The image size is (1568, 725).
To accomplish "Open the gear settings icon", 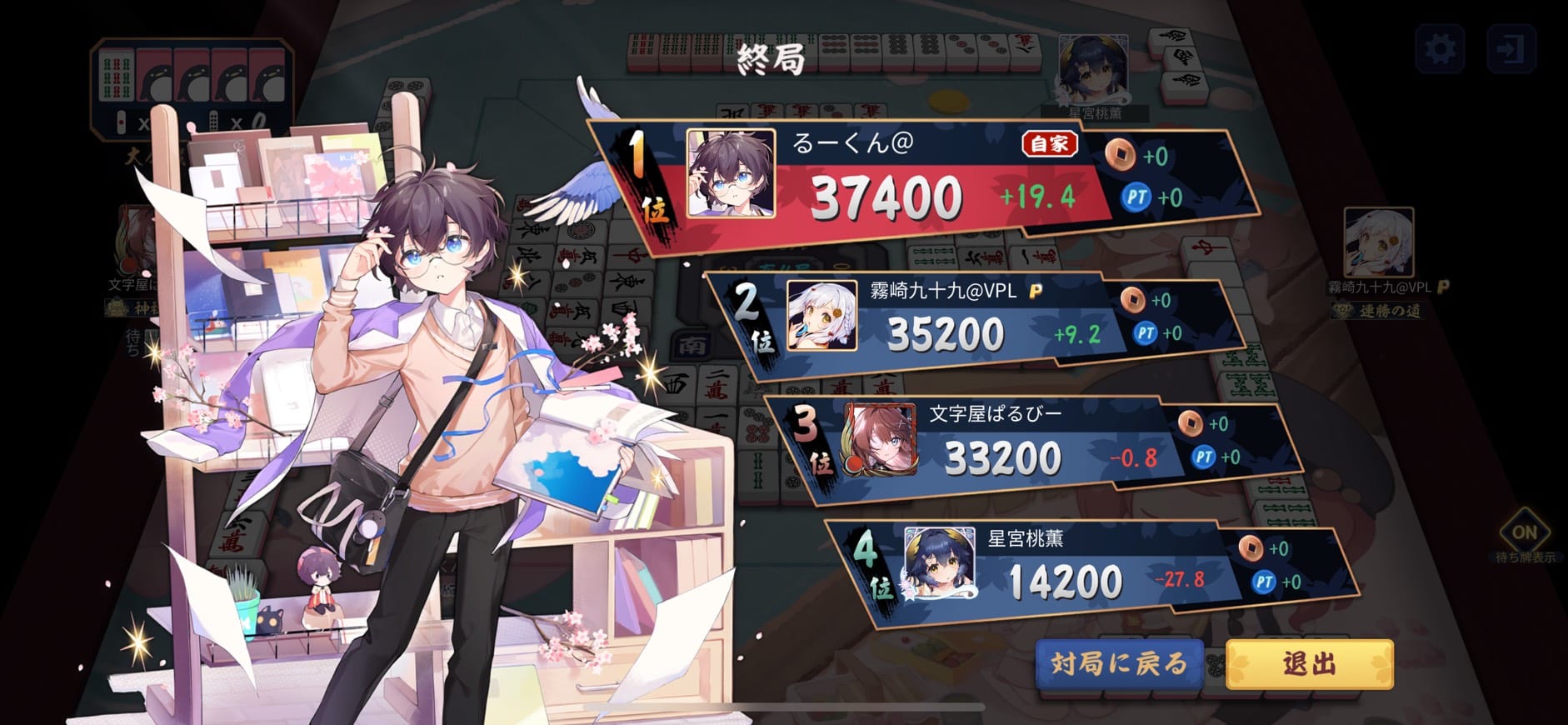I will click(1441, 49).
